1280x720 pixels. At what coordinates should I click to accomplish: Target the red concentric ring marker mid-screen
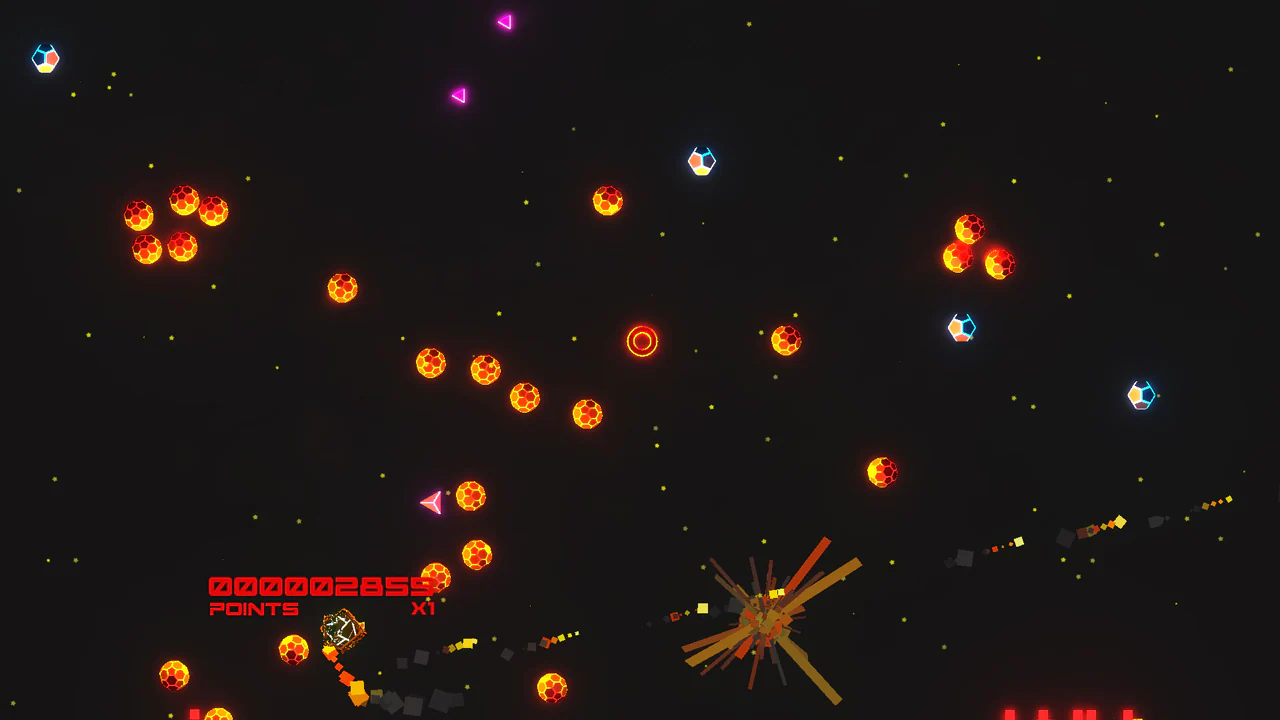coord(643,341)
